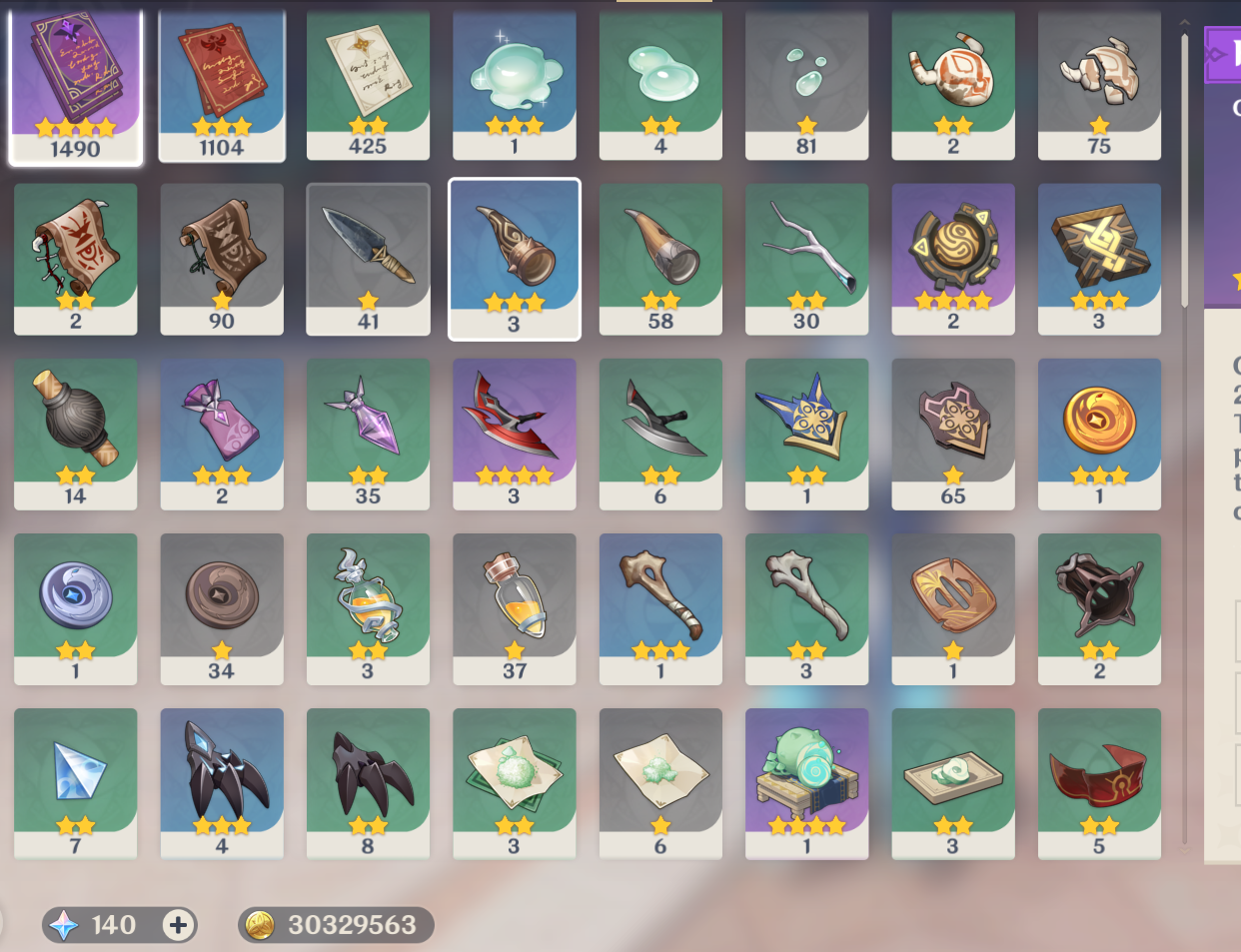Add more gems with plus button

(178, 925)
